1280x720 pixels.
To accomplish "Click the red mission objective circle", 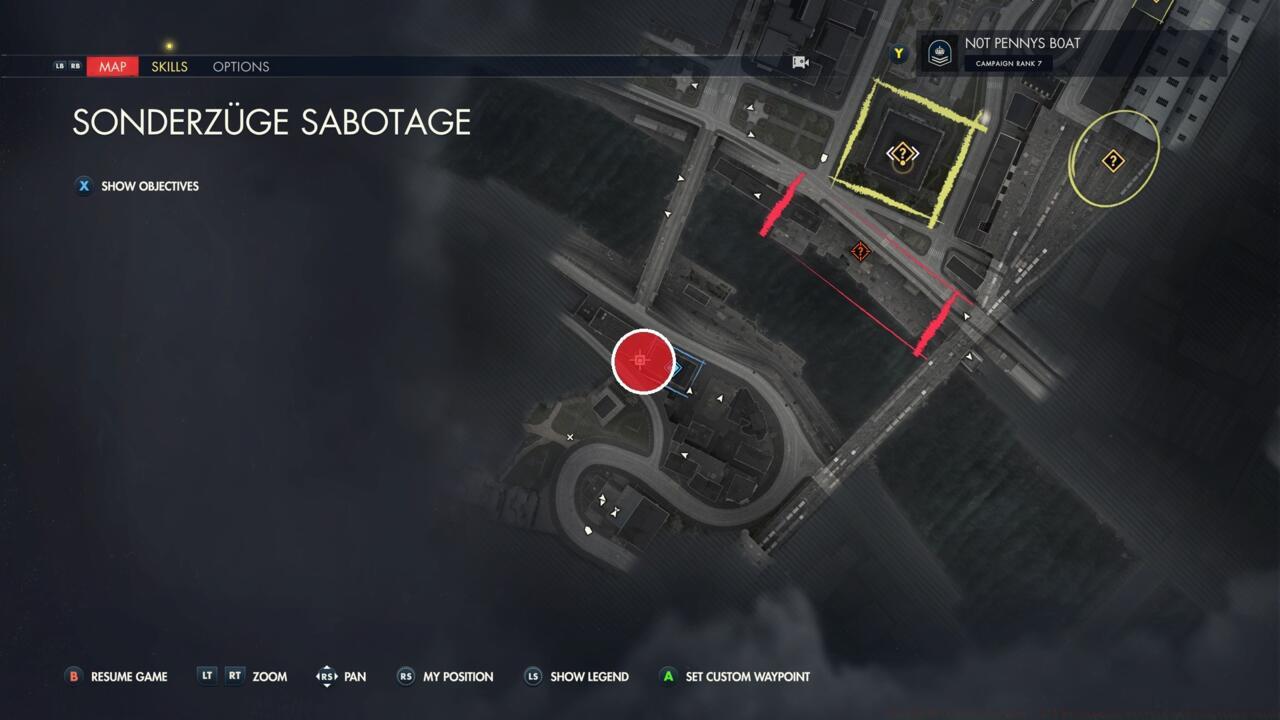I will click(x=643, y=362).
